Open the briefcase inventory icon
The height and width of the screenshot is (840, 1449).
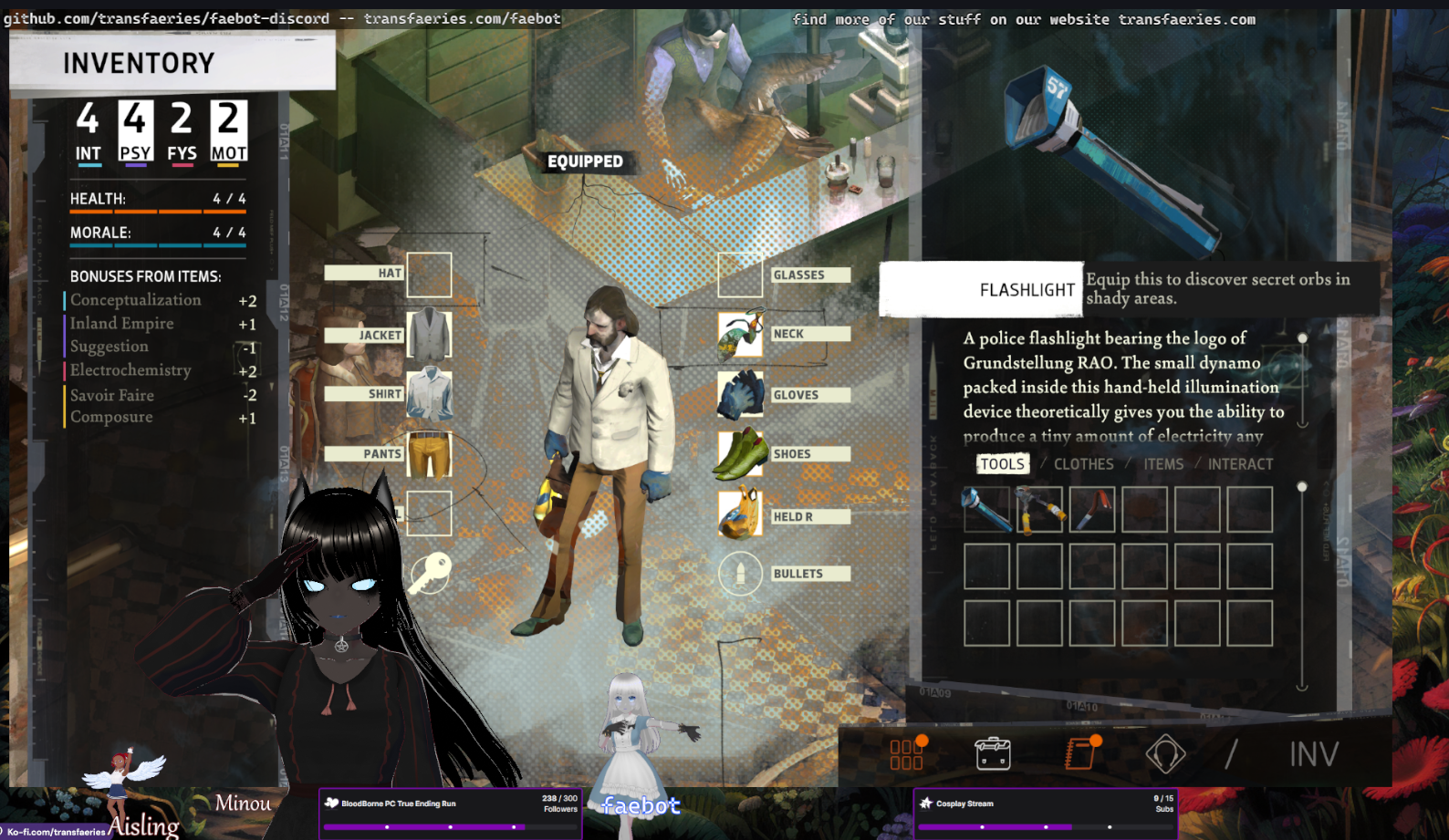click(993, 753)
